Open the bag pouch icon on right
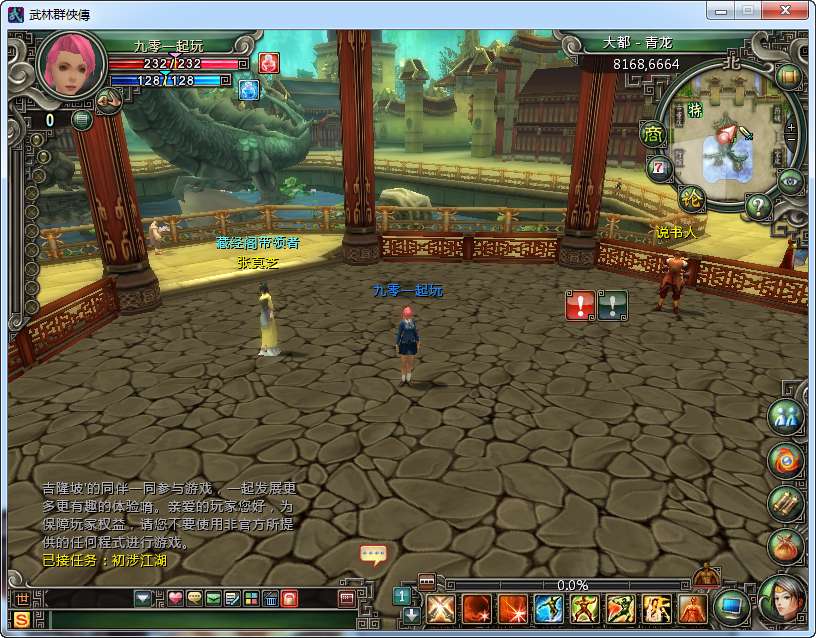Image resolution: width=816 pixels, height=638 pixels. pyautogui.click(x=786, y=546)
